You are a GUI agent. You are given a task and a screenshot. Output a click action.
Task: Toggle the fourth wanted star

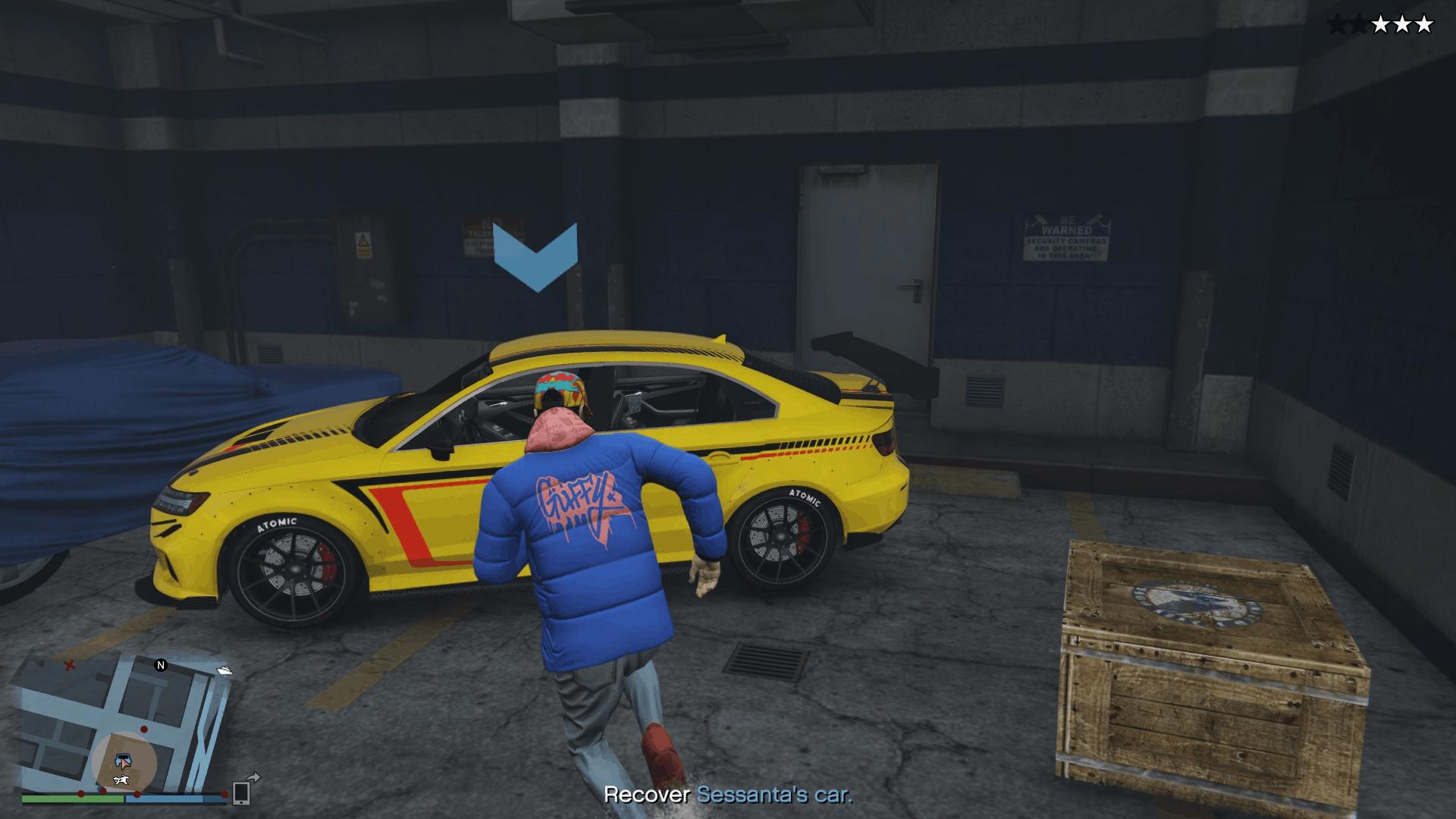click(1402, 24)
